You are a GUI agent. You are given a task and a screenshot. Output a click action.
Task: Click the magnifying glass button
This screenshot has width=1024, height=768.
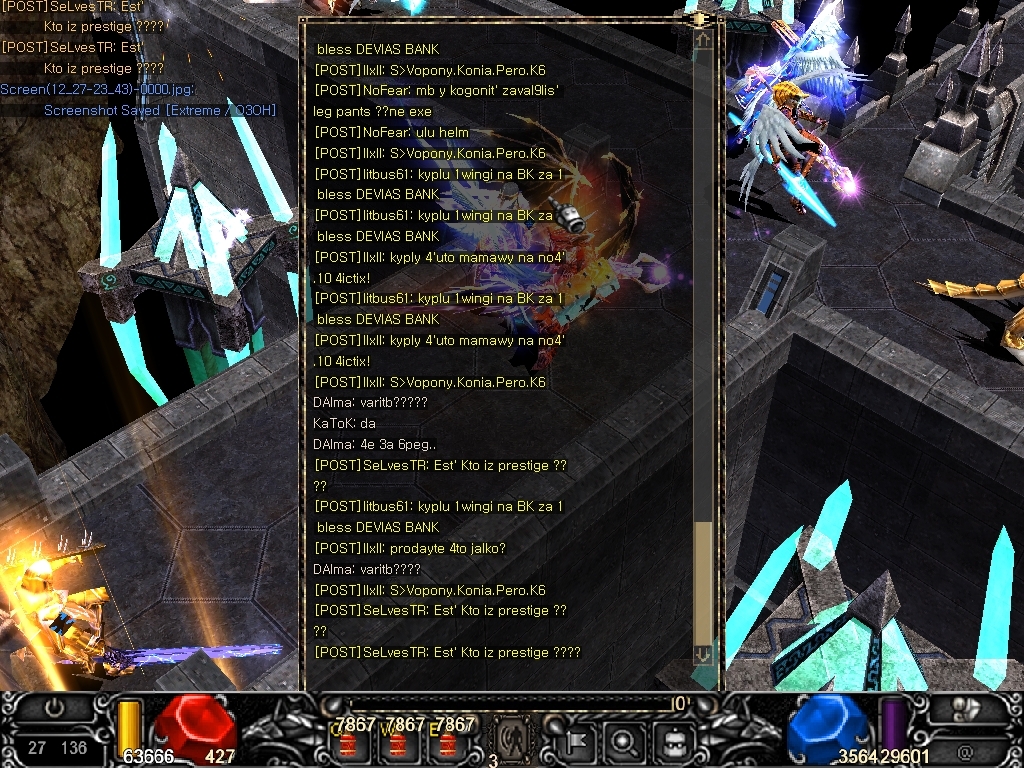pos(623,742)
